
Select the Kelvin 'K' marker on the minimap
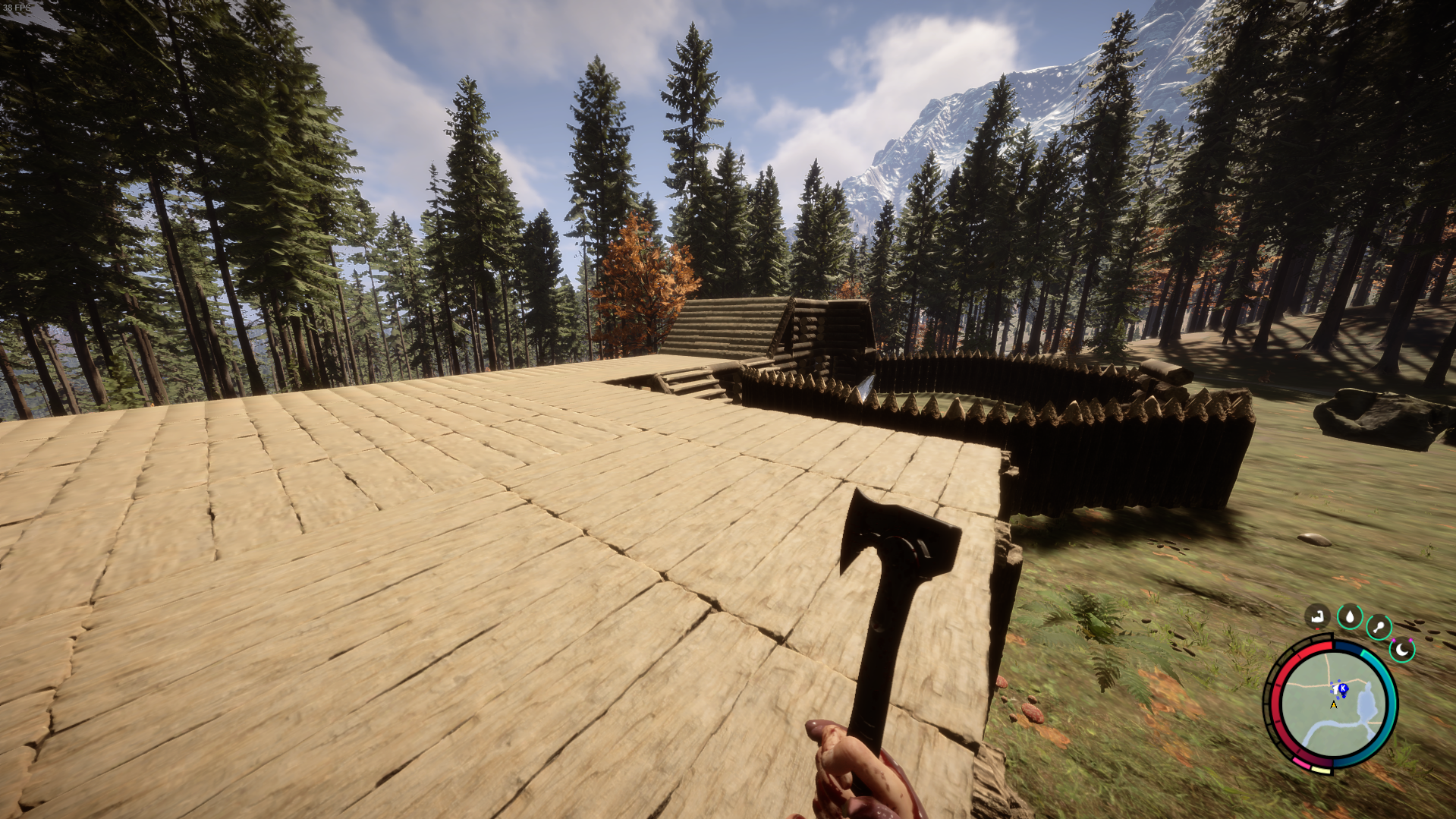tap(1343, 688)
